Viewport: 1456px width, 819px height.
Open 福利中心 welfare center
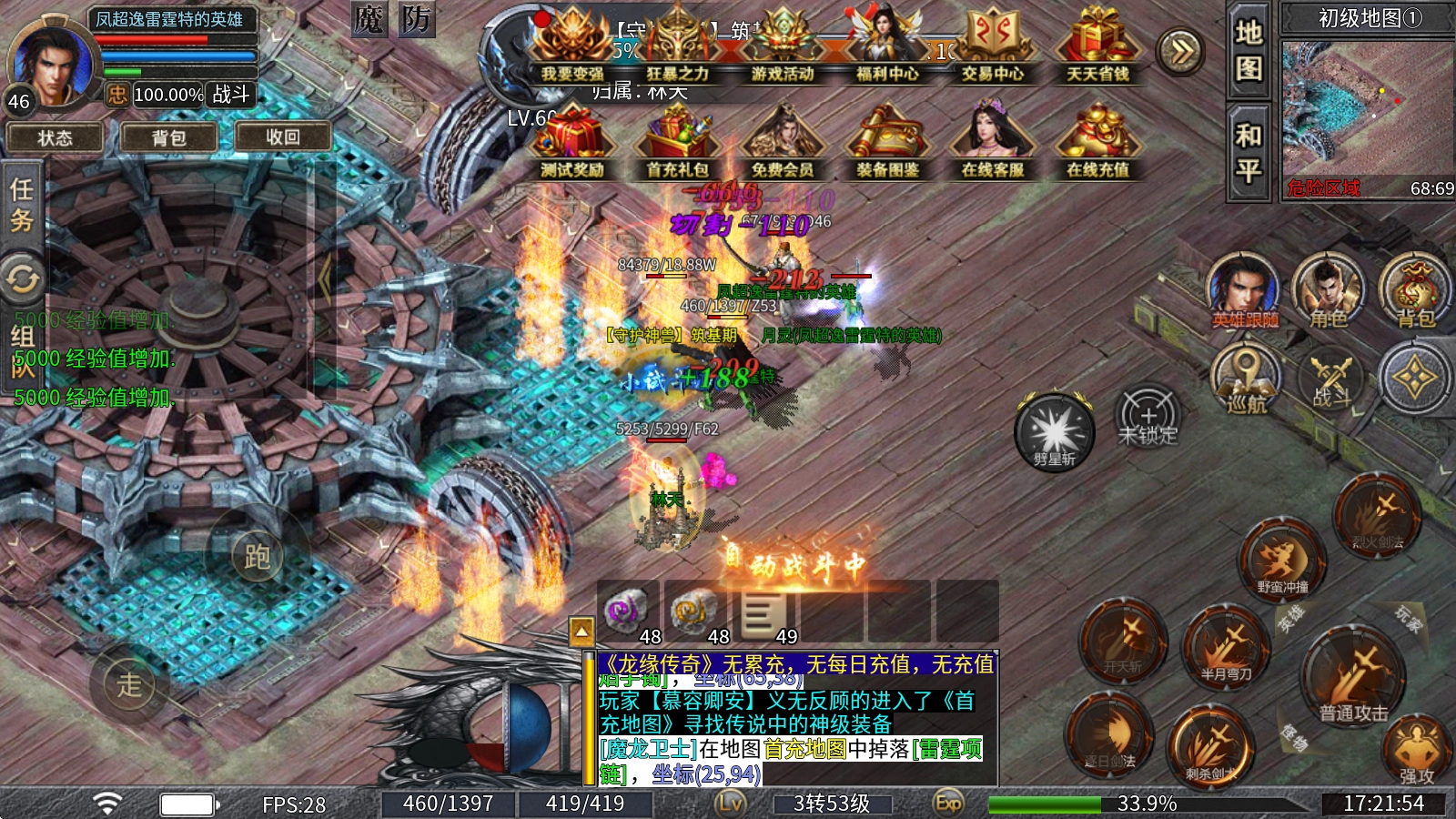pyautogui.click(x=886, y=50)
